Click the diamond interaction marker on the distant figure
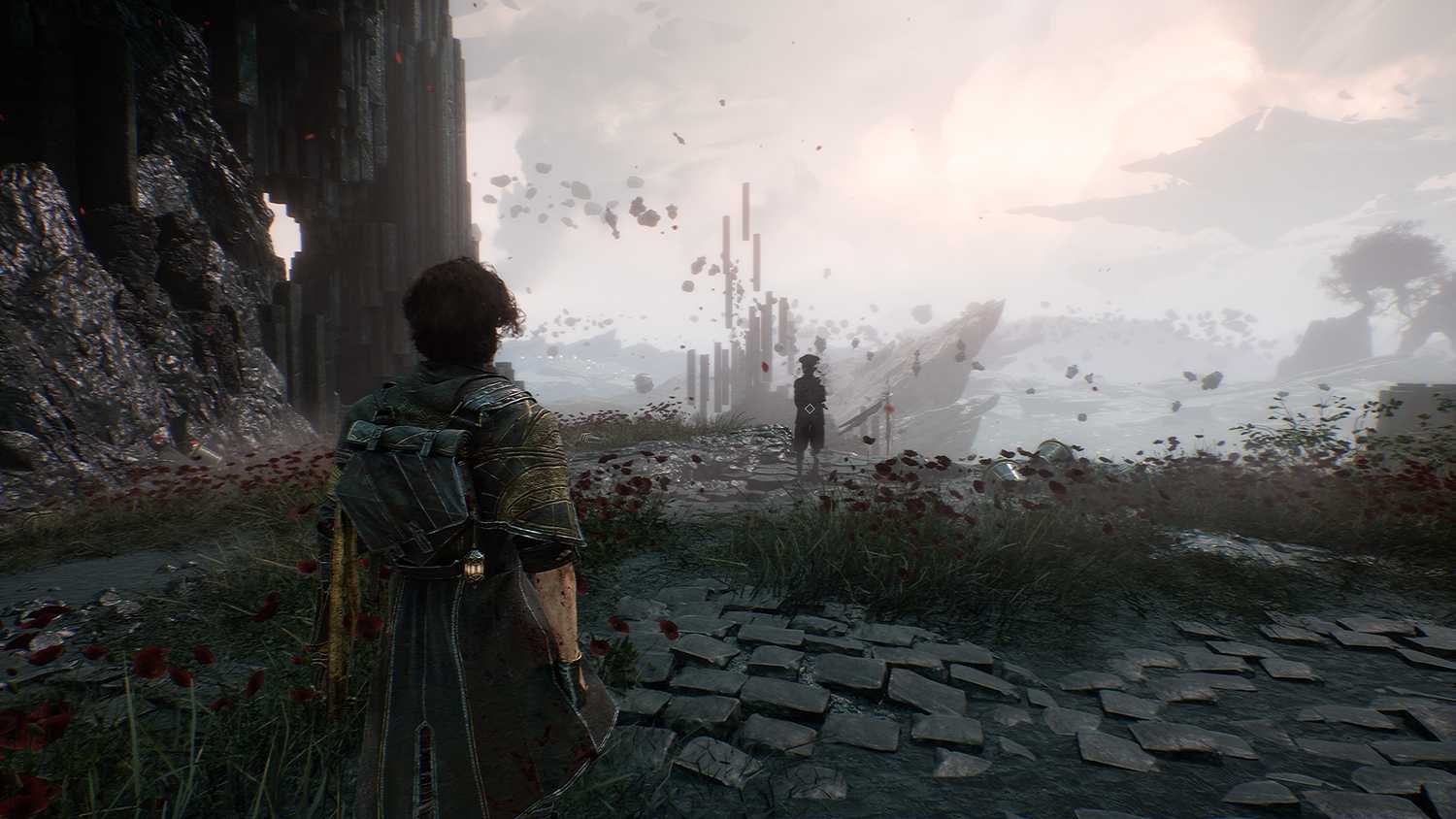The image size is (1456, 819). (810, 409)
